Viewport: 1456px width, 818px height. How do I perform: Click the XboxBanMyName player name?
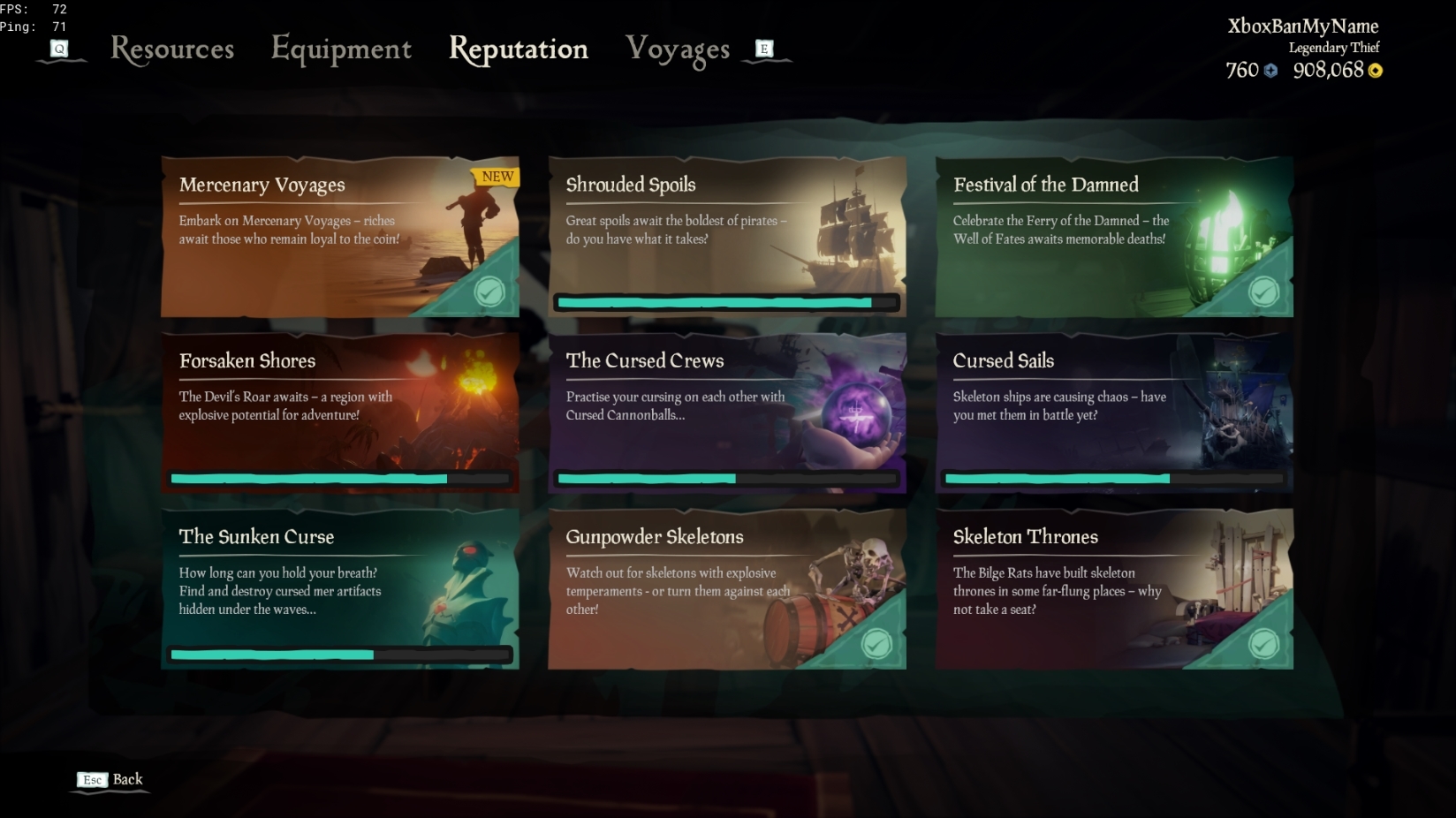pos(1301,27)
